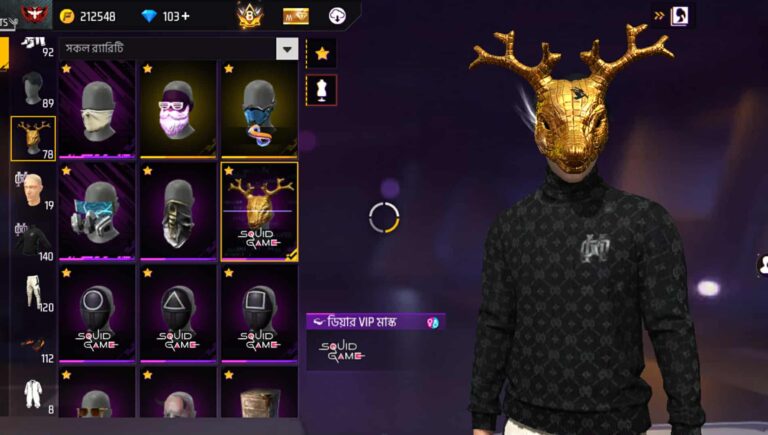Open the face category showing 19 items
The image size is (768, 435).
[31, 188]
